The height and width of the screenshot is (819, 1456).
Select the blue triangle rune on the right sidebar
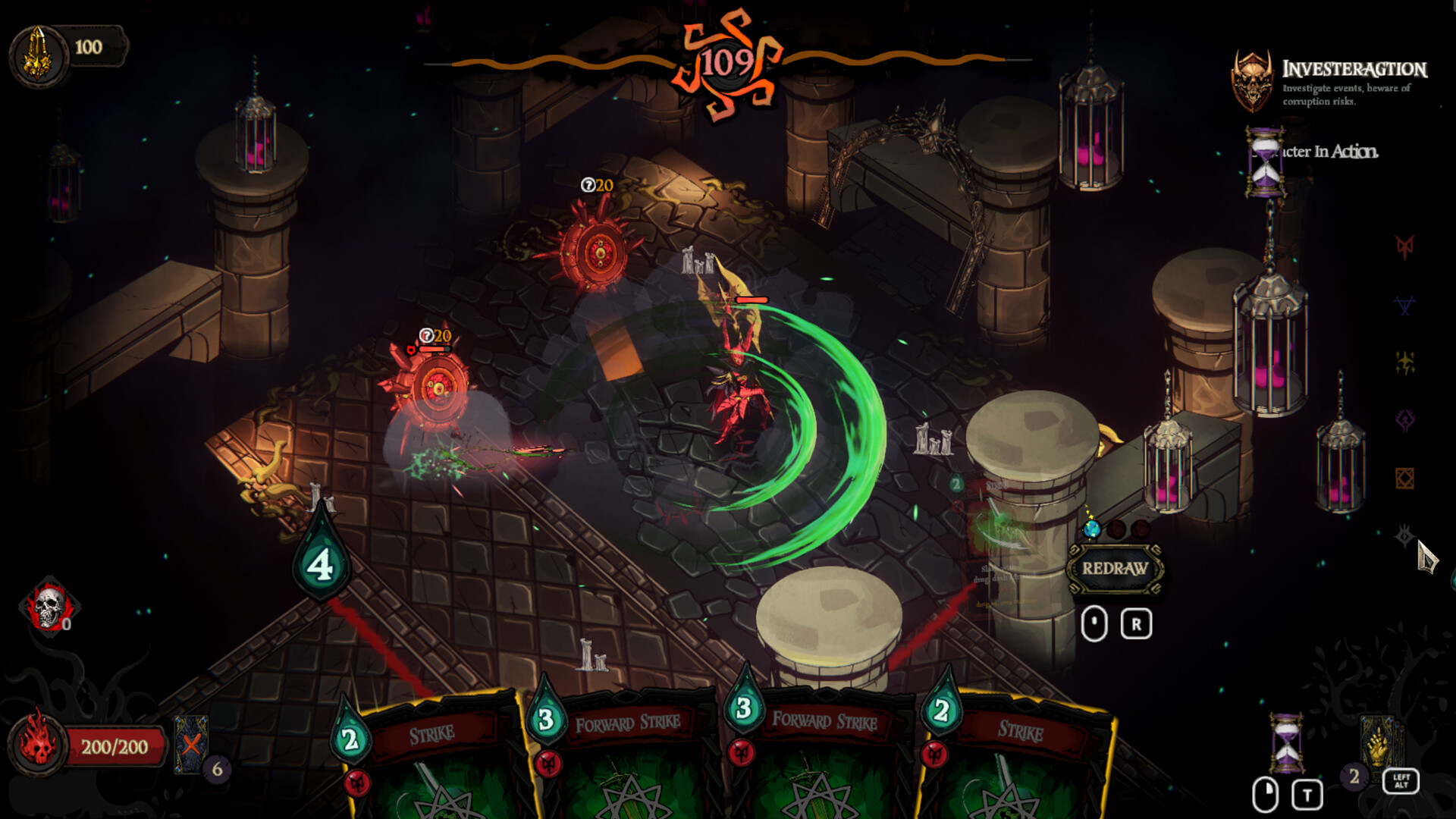1404,303
